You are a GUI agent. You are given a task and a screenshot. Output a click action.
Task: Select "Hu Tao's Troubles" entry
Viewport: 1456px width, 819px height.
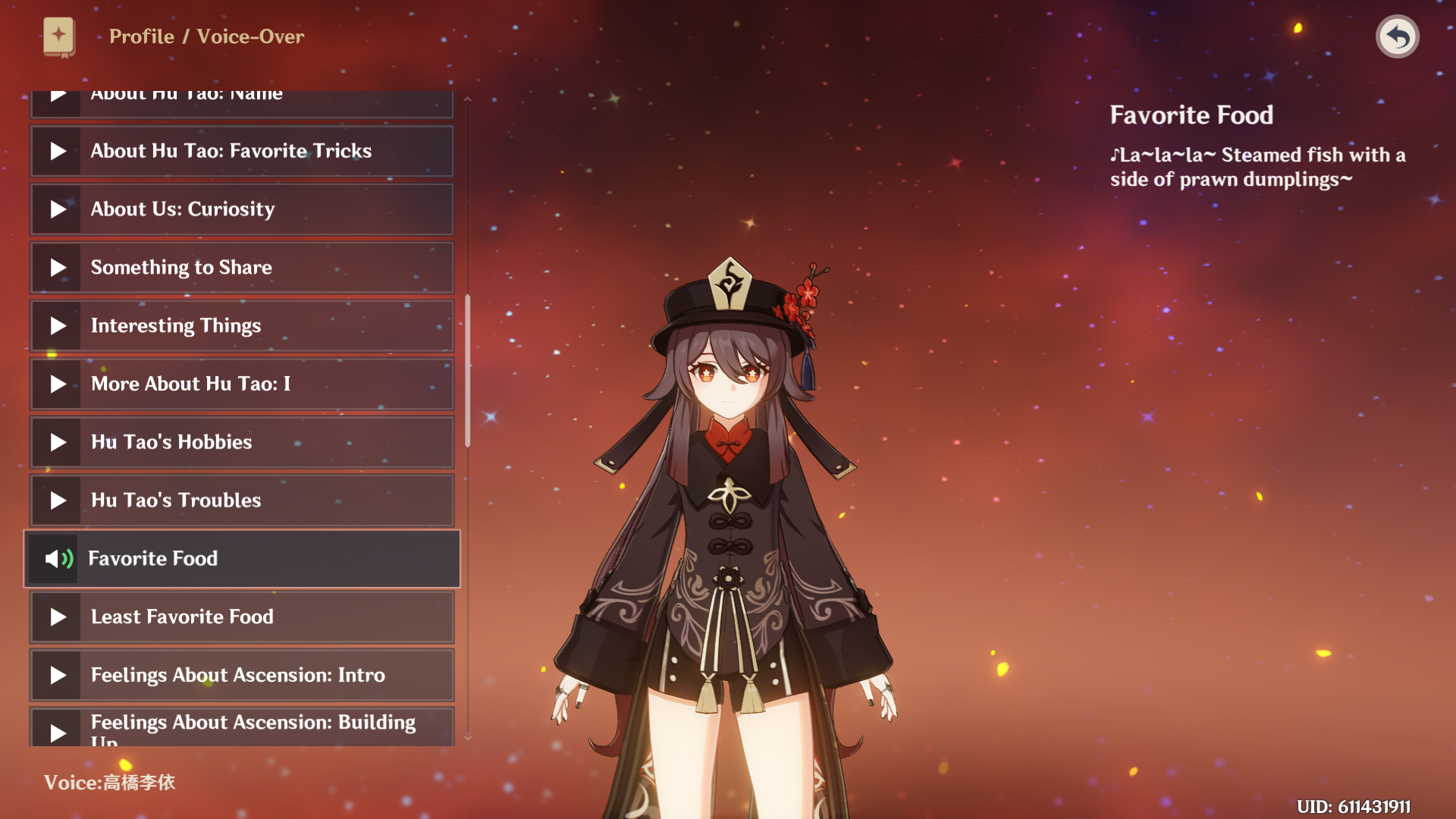point(241,500)
